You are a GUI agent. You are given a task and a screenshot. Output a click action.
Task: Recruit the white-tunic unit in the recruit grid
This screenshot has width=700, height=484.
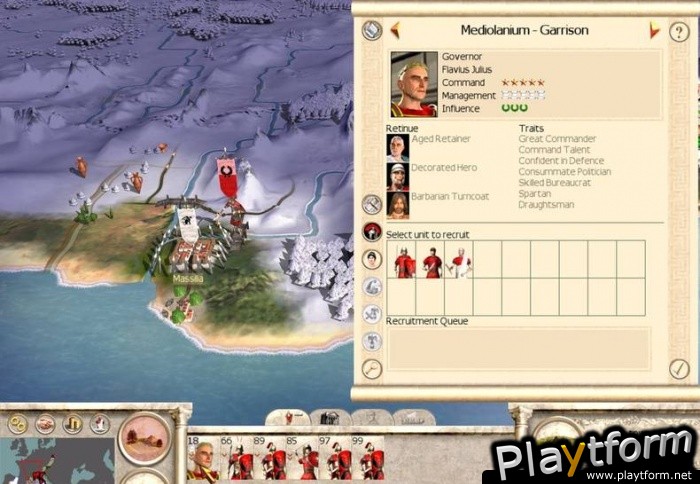(x=460, y=262)
